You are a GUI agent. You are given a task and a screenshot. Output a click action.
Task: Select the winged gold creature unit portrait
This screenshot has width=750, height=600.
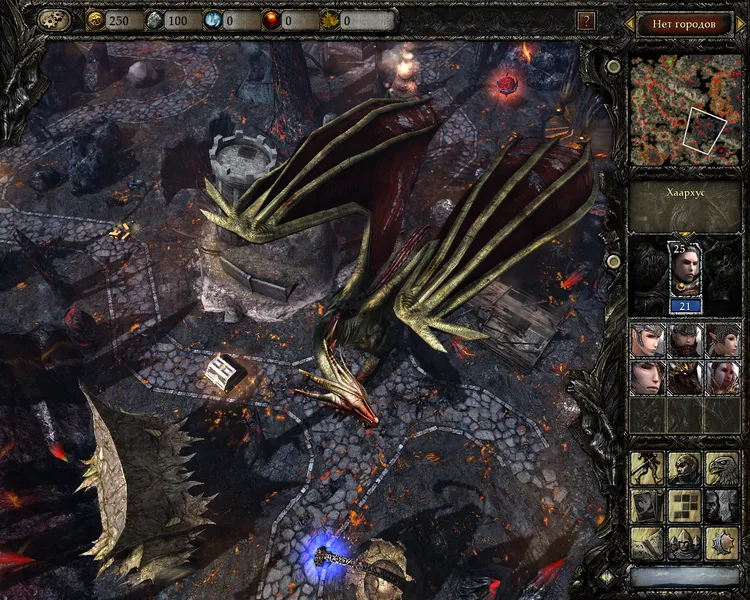[684, 377]
